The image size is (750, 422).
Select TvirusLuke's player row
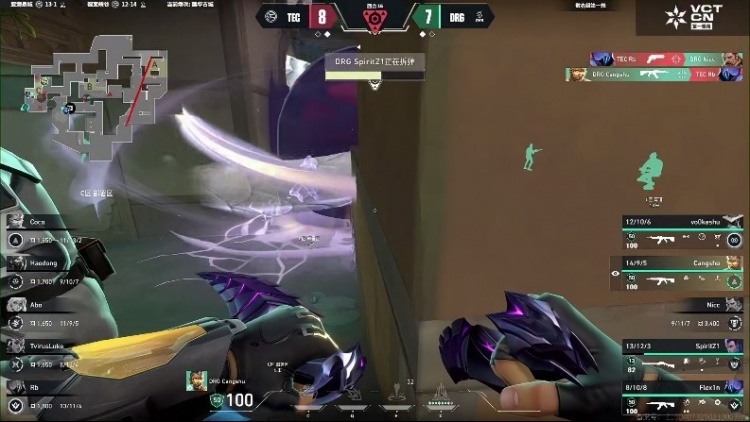coord(45,355)
